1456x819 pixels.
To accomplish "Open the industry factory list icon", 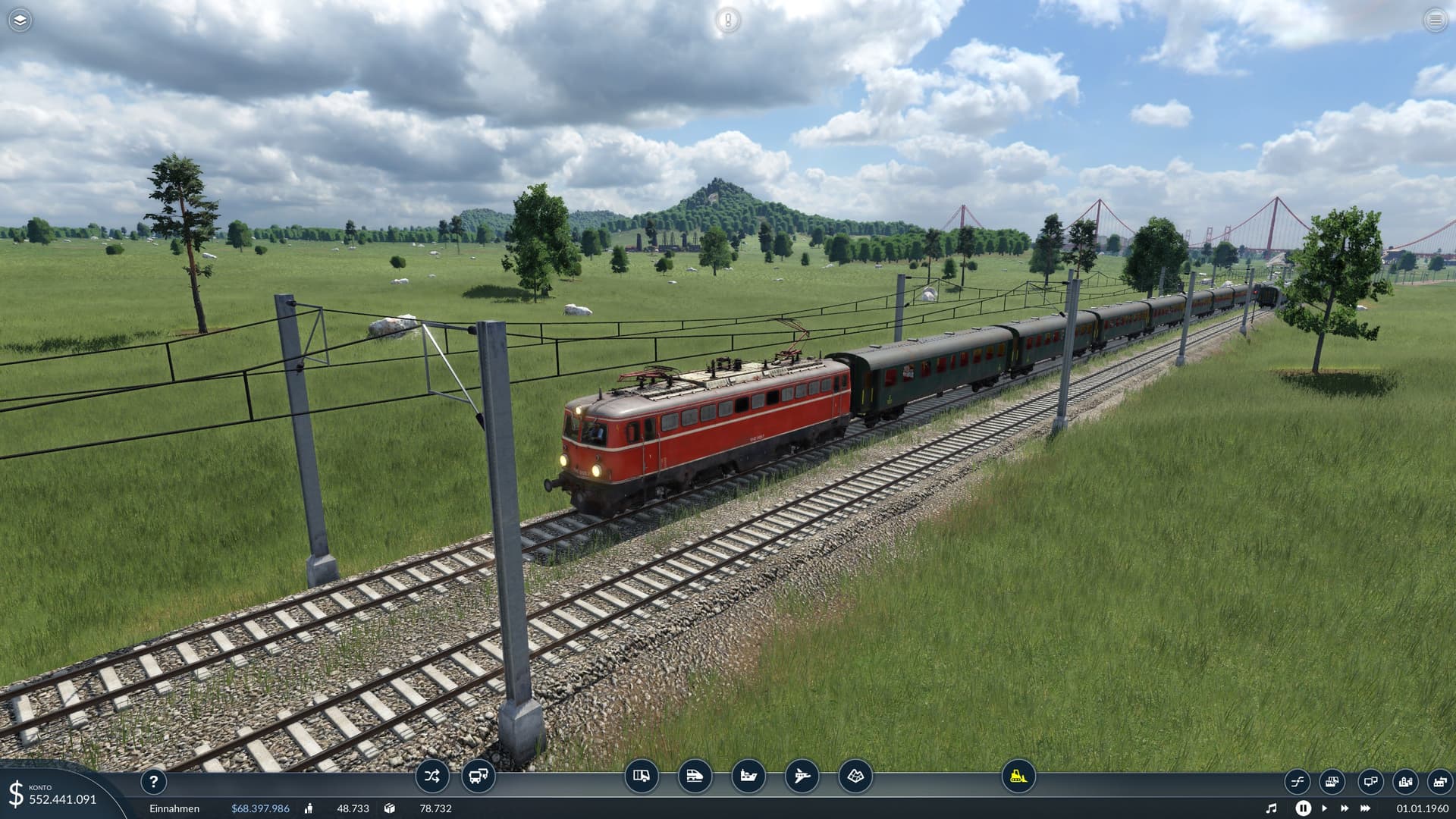I will tap(1439, 781).
